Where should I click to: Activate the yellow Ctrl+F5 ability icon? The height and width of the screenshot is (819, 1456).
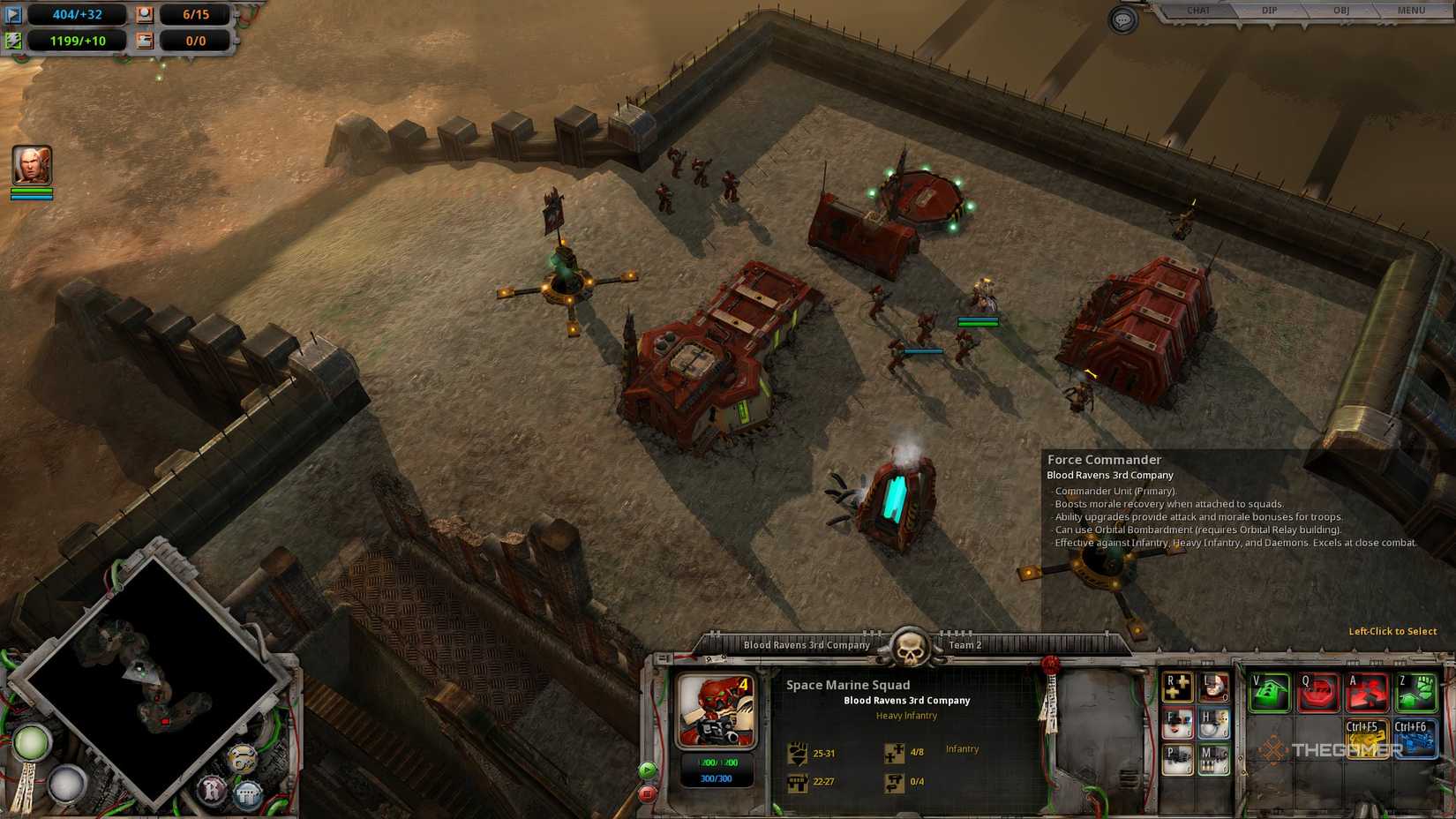pos(1368,740)
